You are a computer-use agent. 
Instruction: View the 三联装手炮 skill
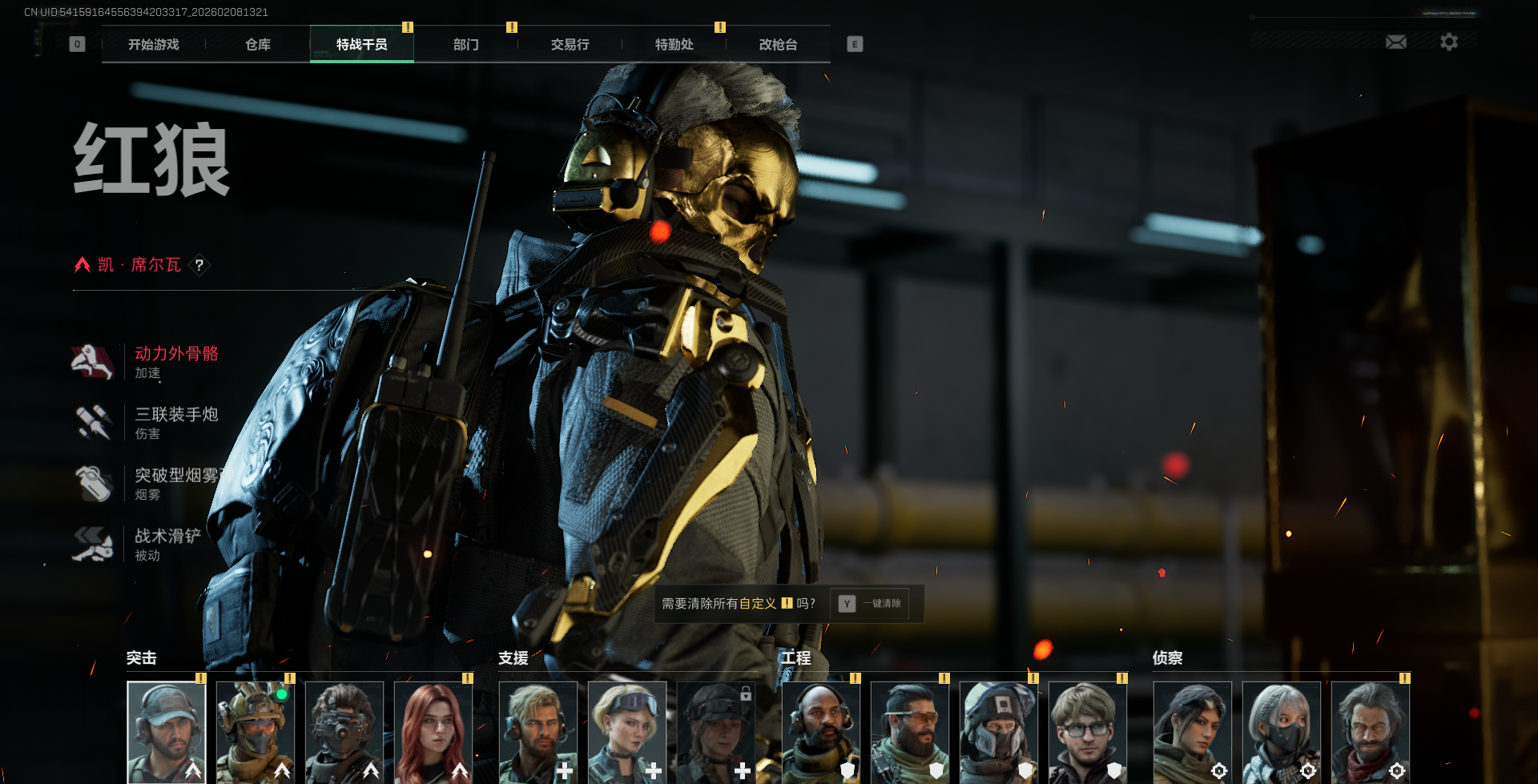[x=176, y=423]
